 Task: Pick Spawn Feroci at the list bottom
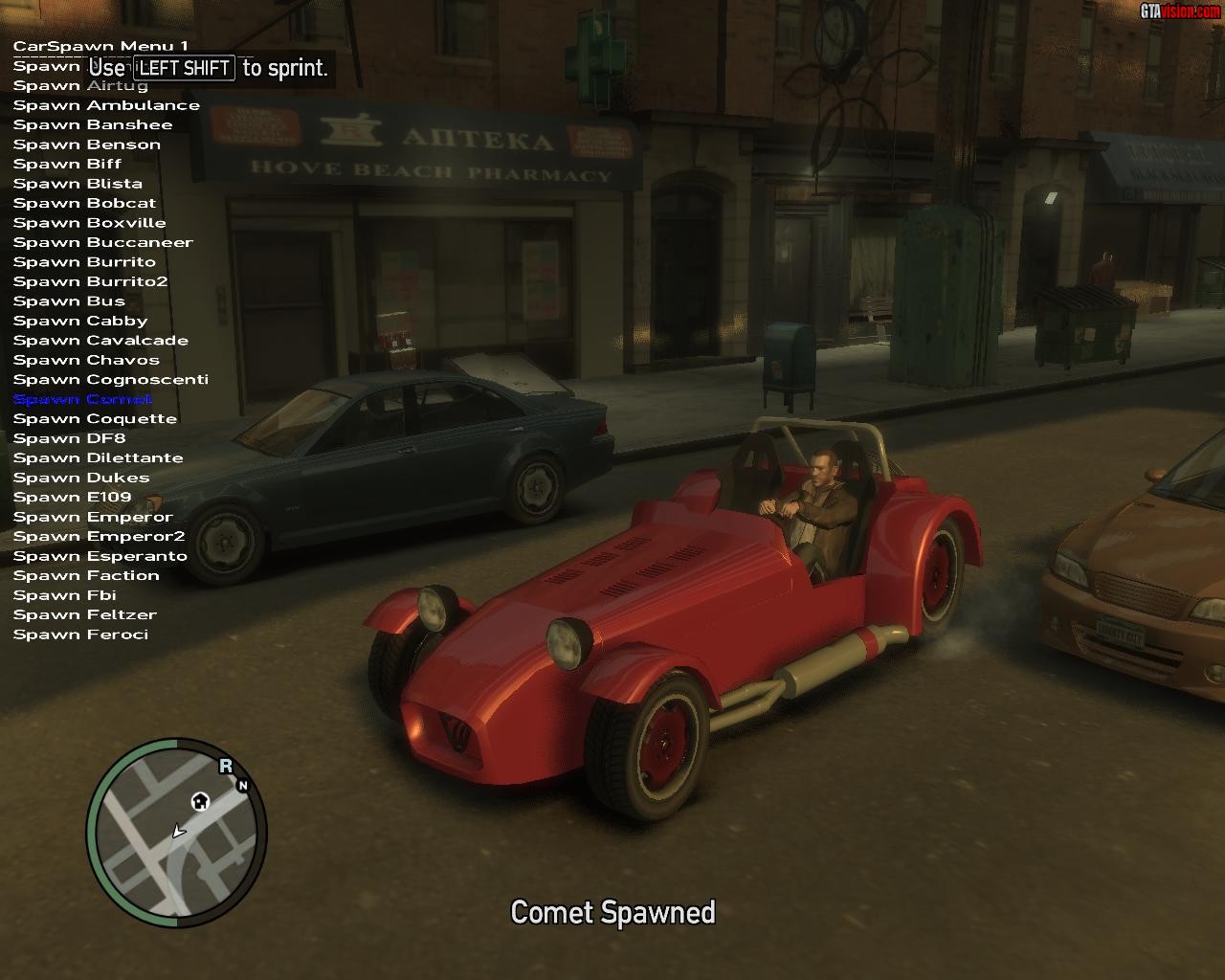80,635
